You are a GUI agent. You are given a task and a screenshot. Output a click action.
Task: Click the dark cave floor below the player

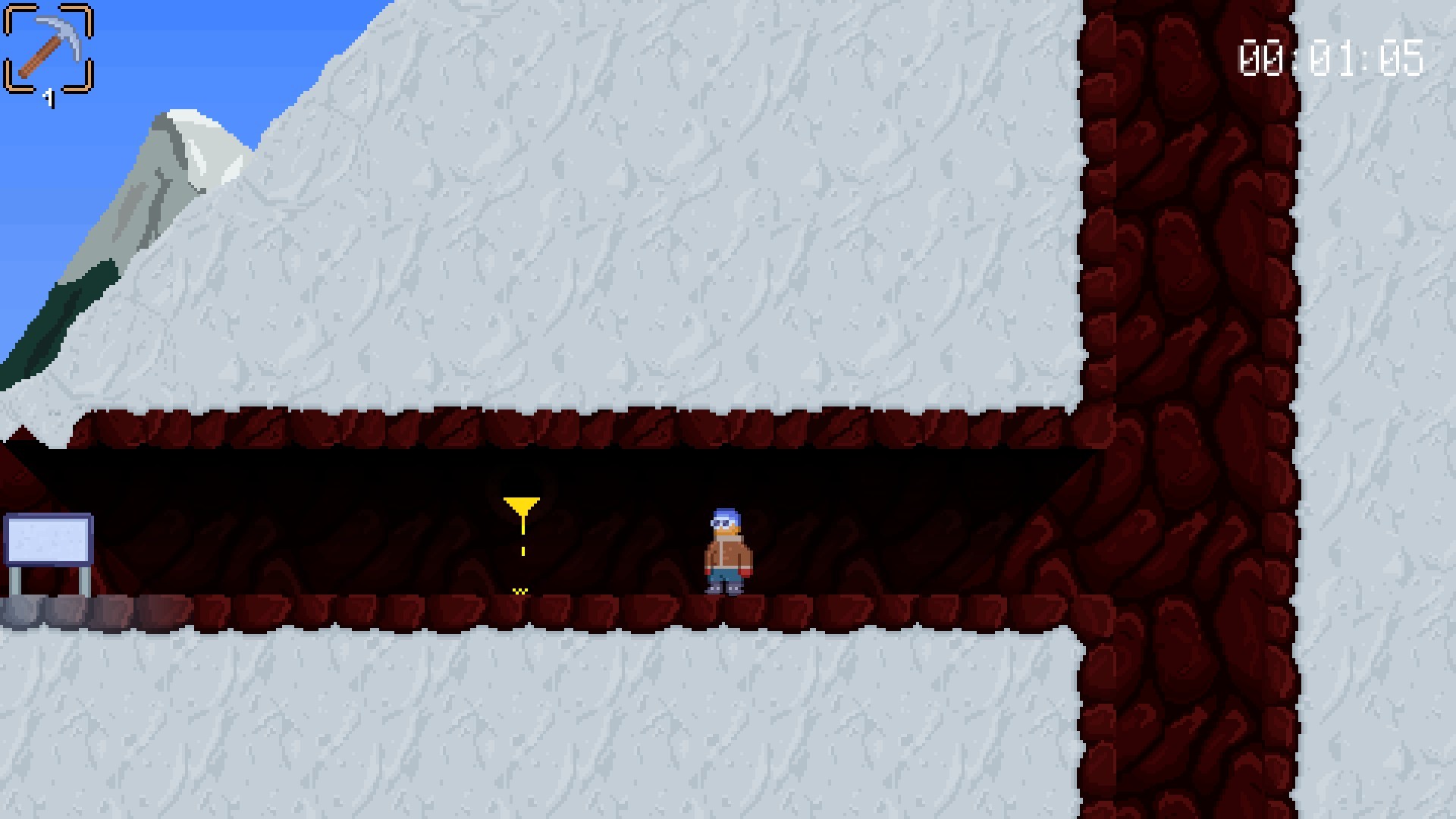point(728,607)
